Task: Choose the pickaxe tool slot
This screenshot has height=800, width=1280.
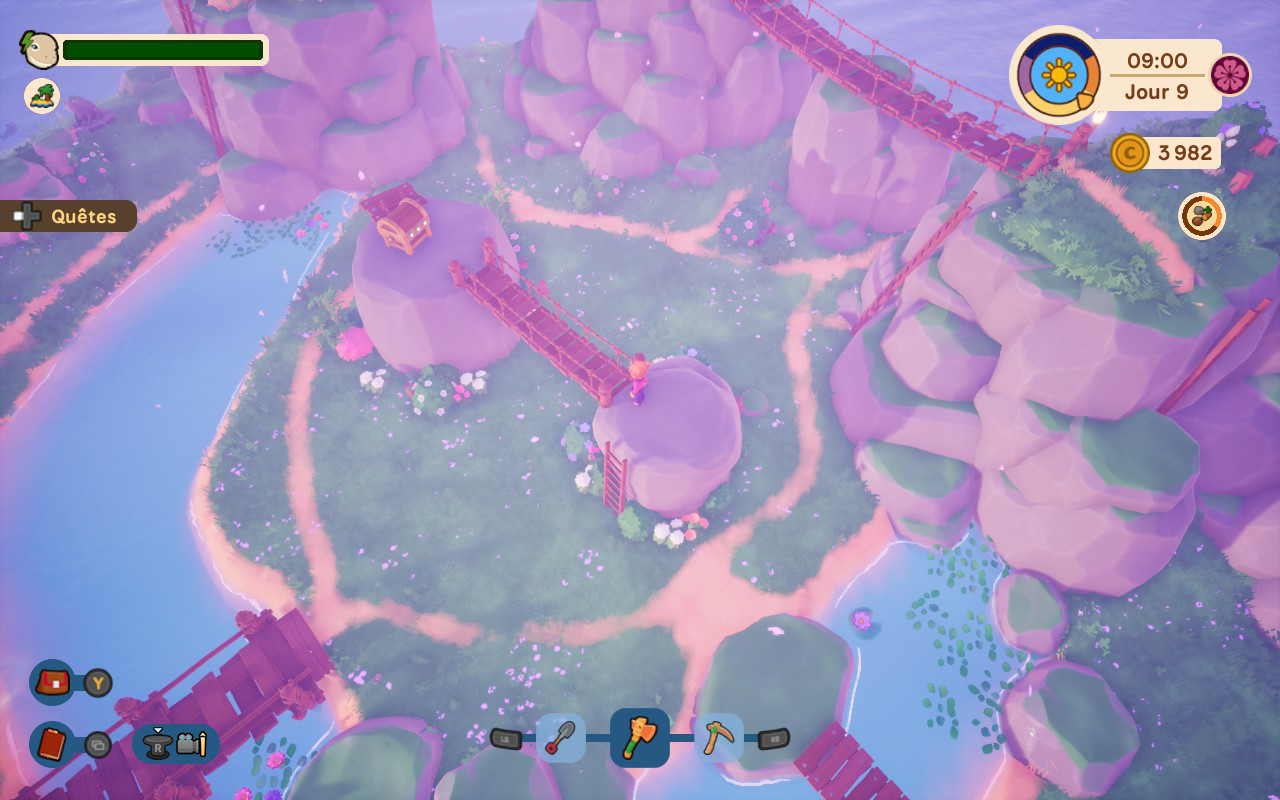Action: (x=718, y=739)
